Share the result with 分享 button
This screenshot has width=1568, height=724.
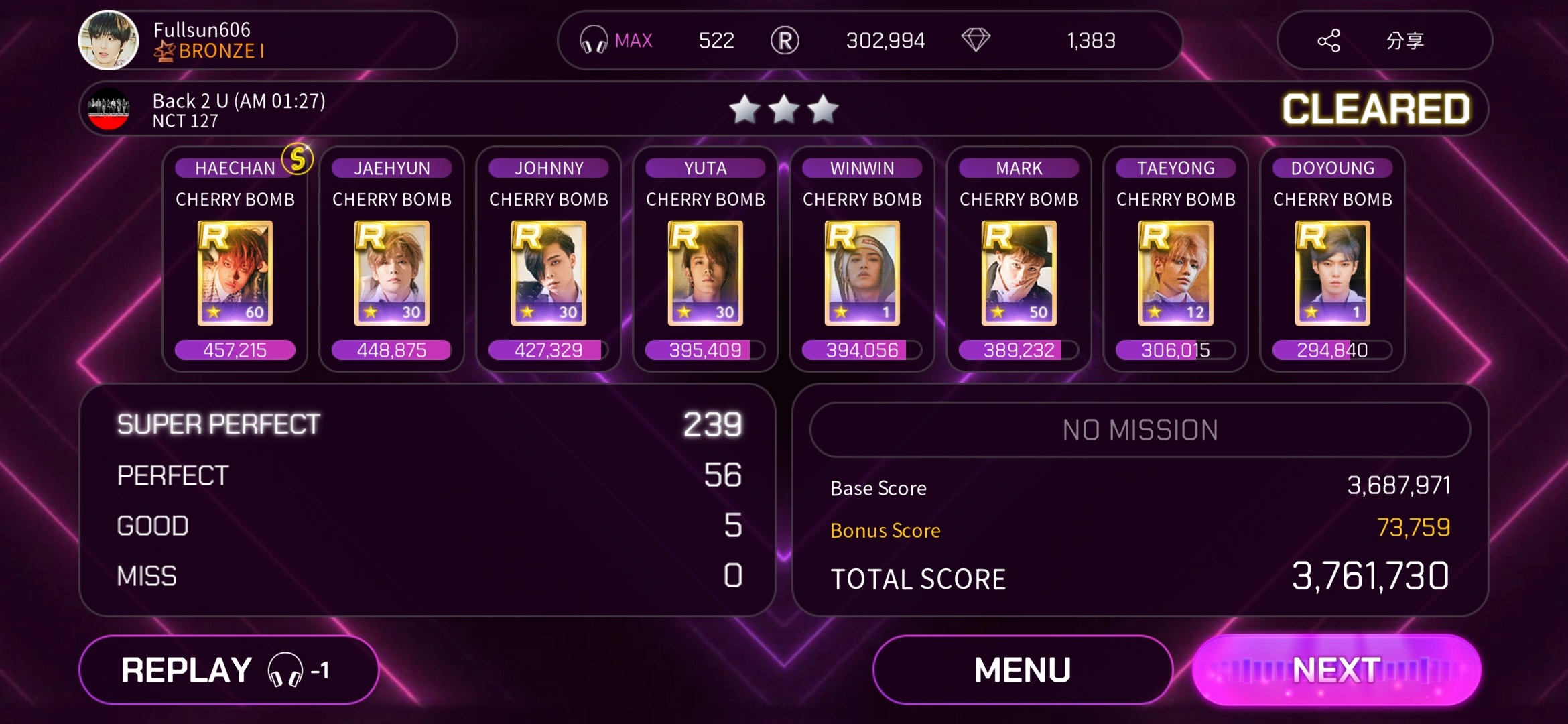click(x=1384, y=41)
